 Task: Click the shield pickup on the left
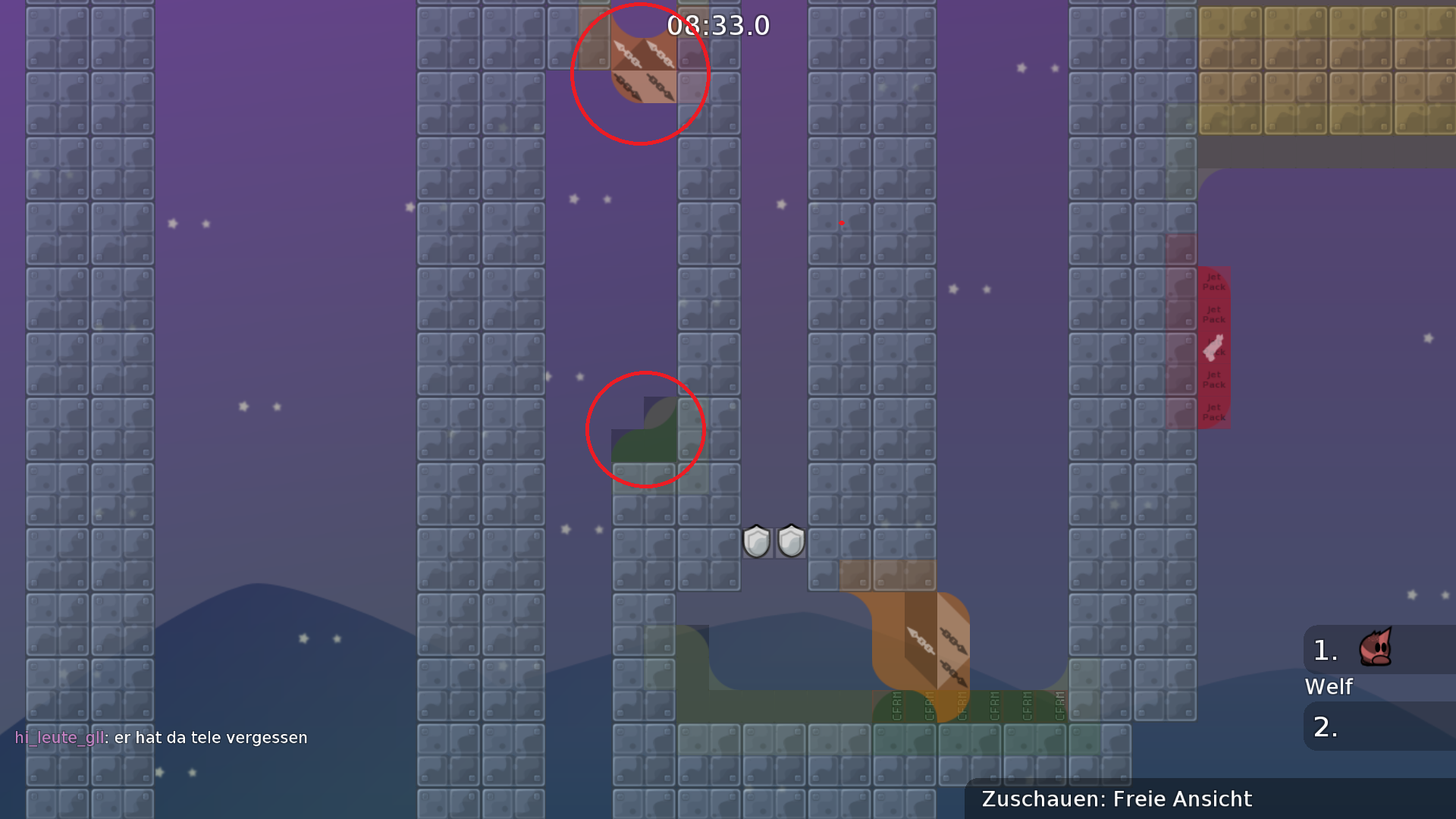pyautogui.click(x=755, y=541)
